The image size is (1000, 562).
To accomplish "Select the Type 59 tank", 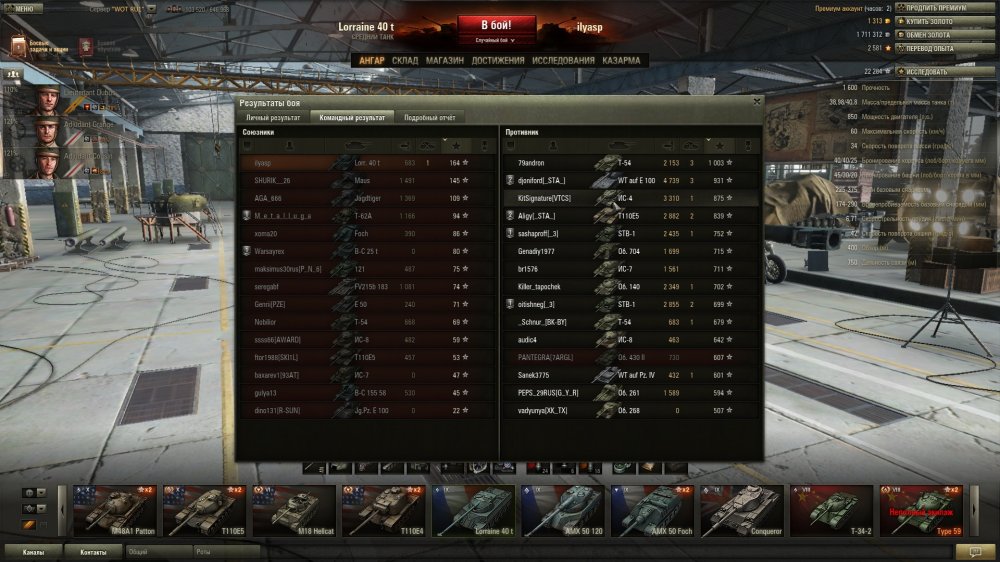I will (920, 511).
